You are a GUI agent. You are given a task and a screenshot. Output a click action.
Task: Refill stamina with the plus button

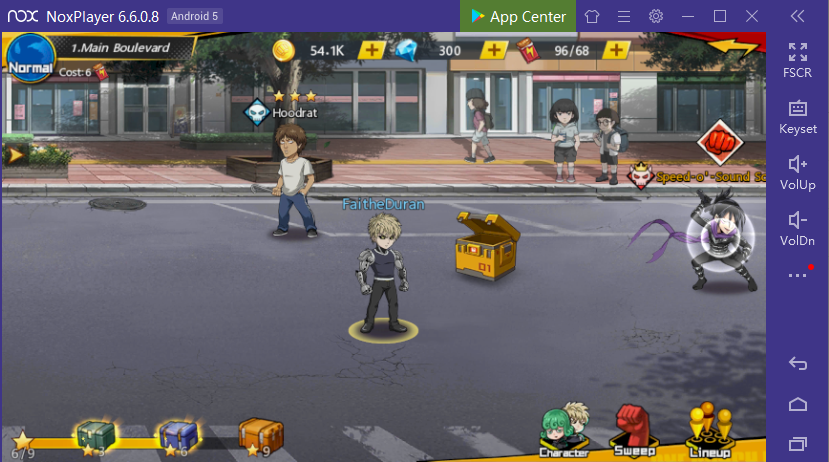616,50
